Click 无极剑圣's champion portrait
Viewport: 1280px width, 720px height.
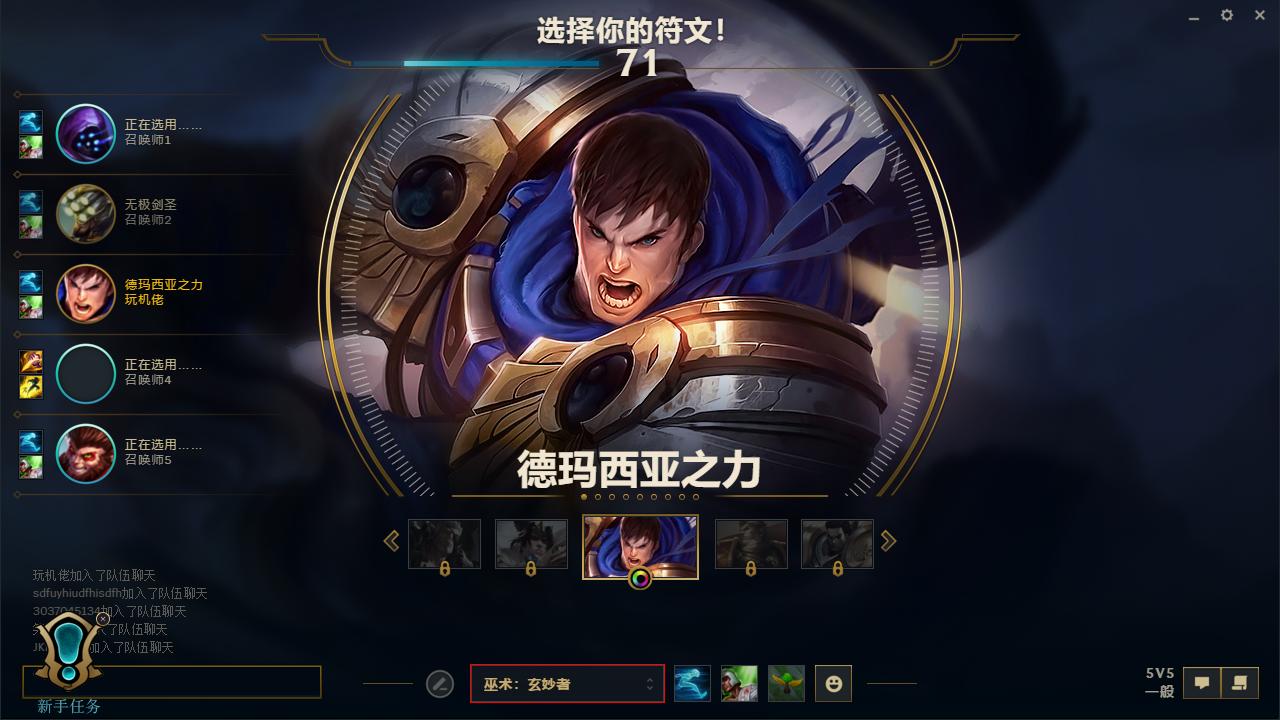tap(86, 215)
